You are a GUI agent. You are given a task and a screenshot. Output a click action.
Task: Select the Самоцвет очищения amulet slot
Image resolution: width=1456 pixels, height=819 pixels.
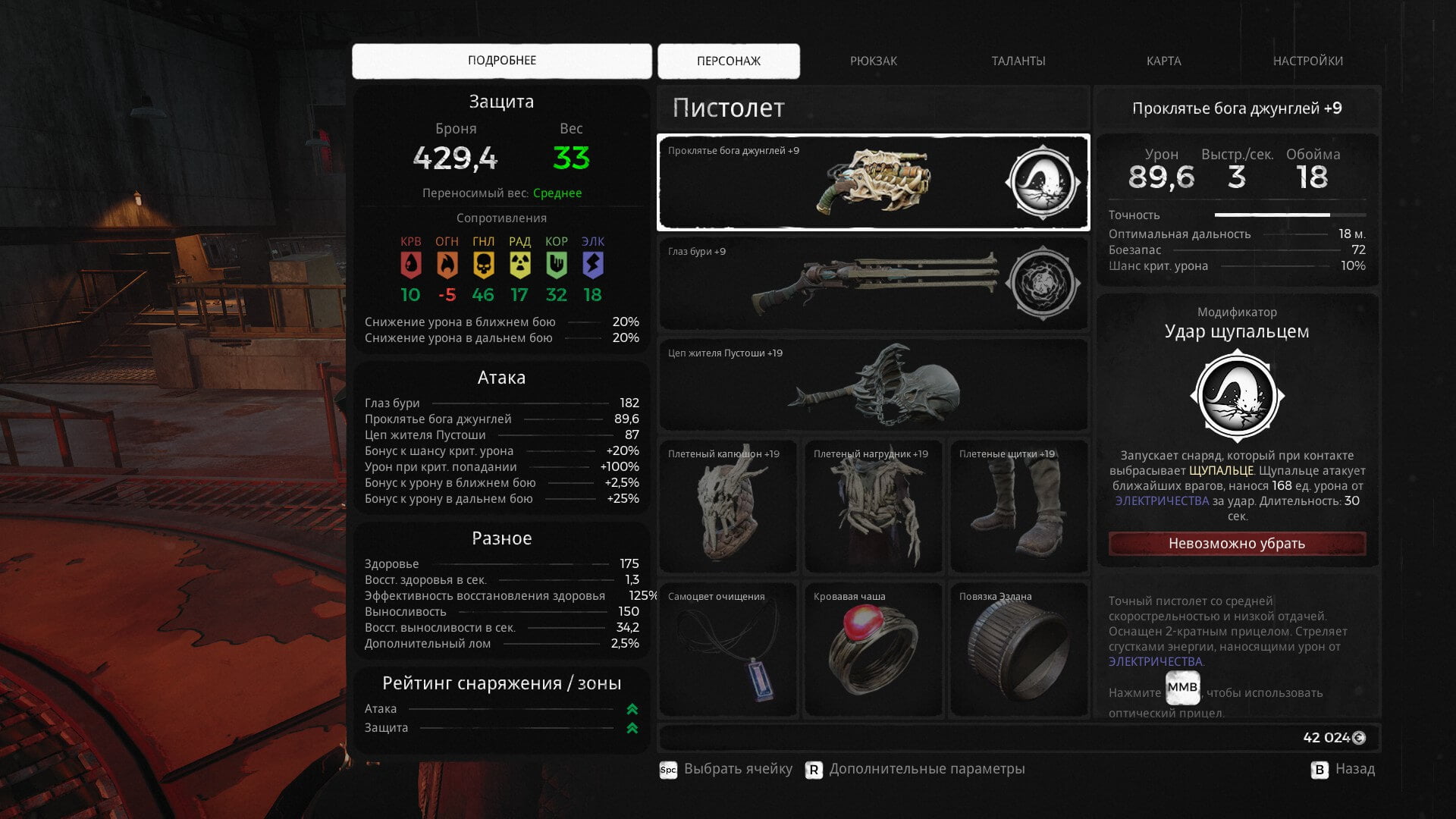pos(727,650)
